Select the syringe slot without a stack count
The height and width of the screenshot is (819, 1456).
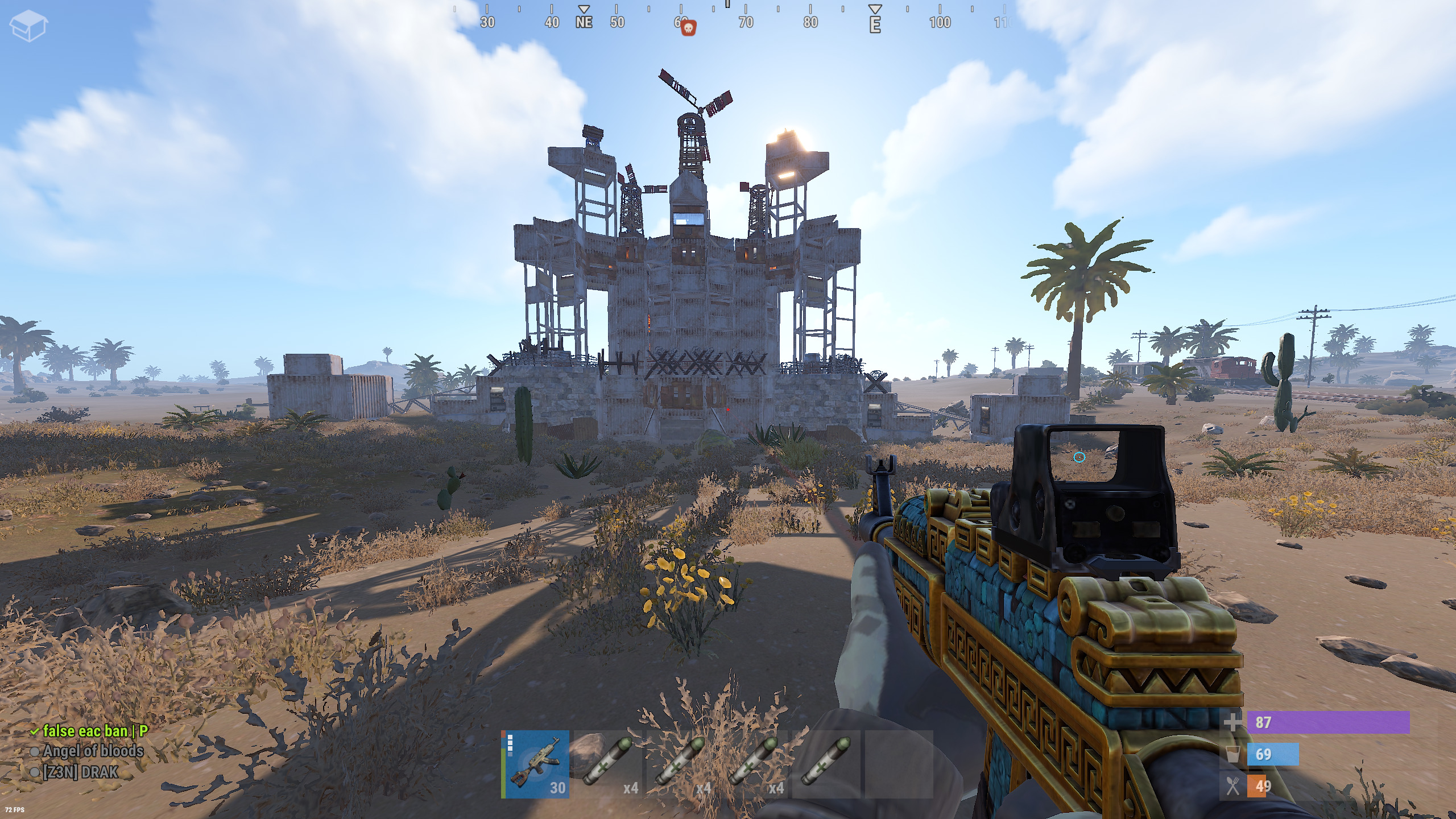pyautogui.click(x=826, y=764)
